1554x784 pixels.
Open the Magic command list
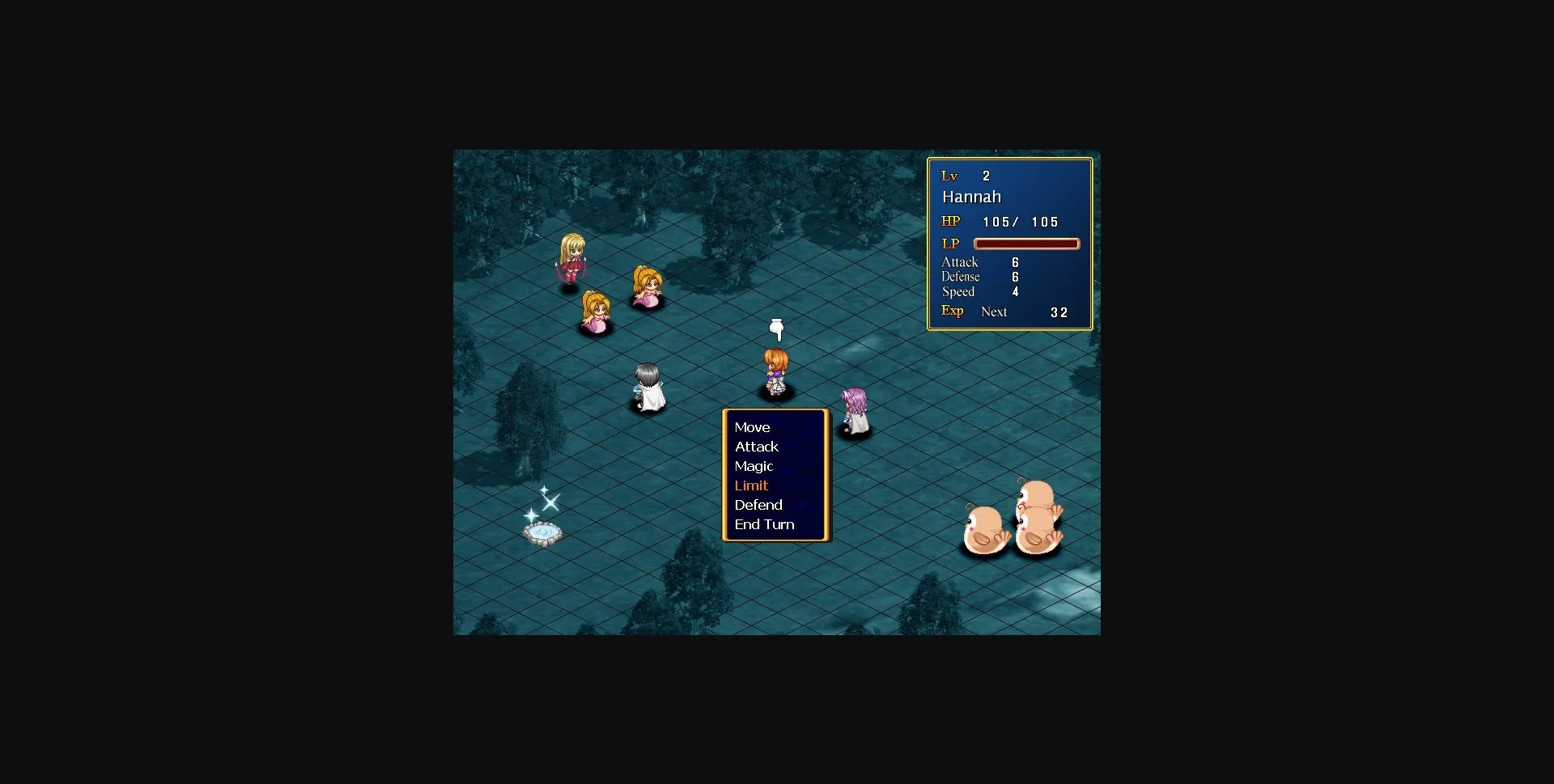[754, 466]
